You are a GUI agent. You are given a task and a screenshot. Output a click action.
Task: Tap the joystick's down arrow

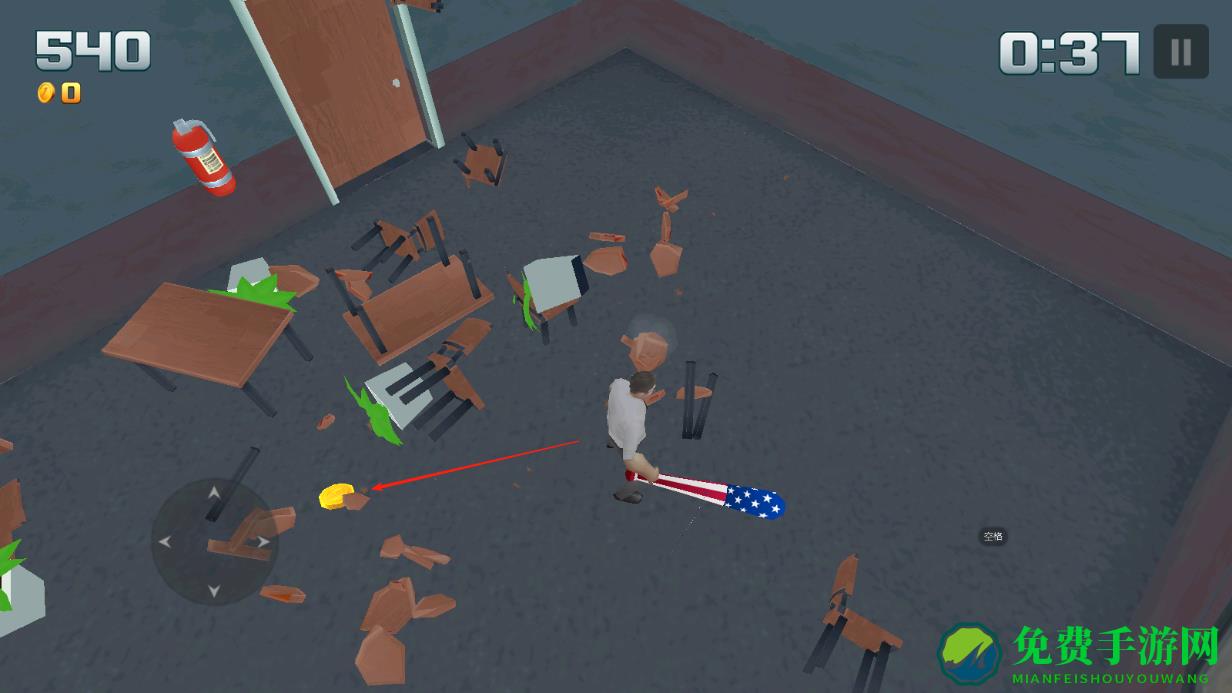pos(213,591)
